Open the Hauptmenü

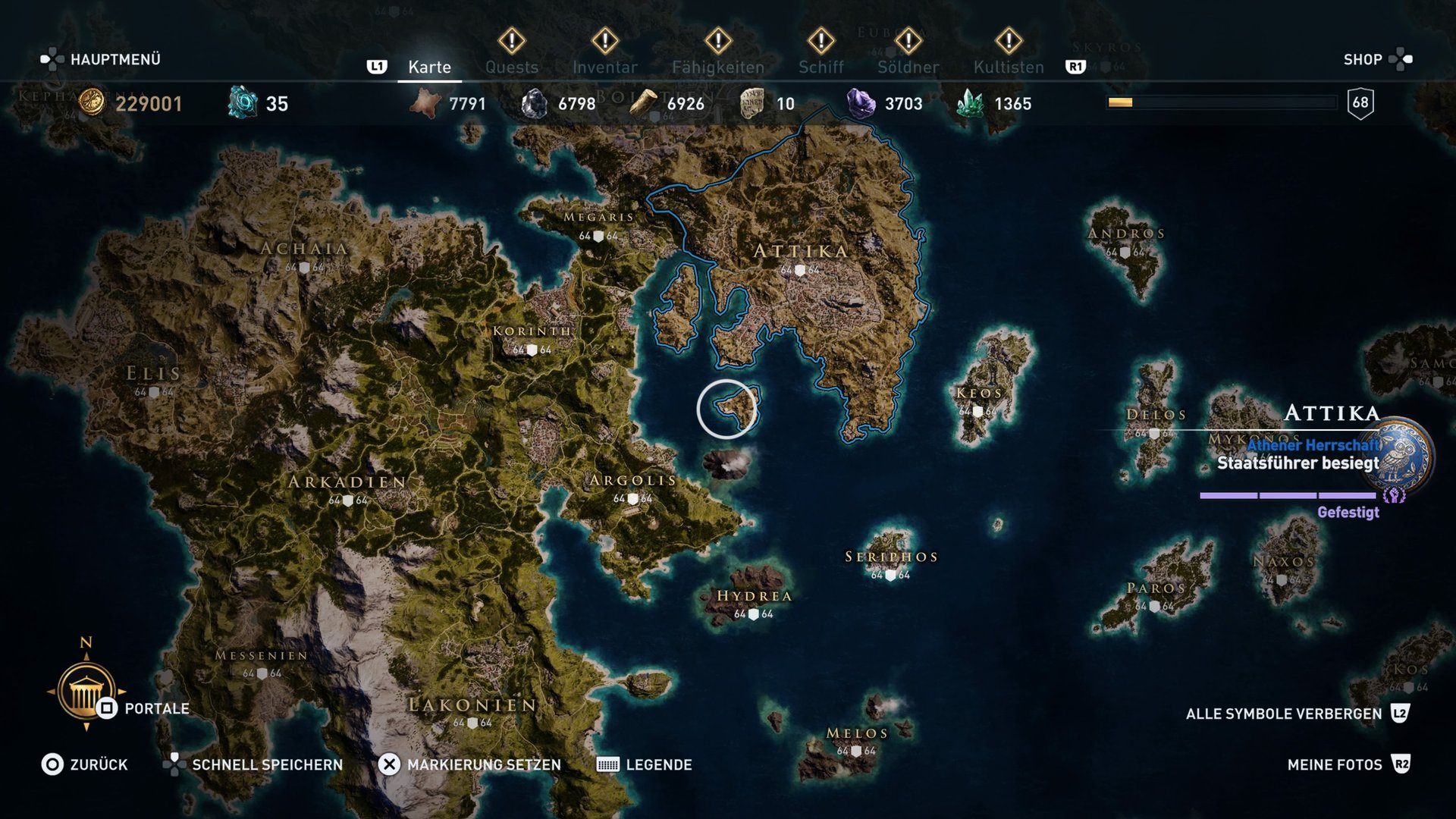tap(115, 59)
